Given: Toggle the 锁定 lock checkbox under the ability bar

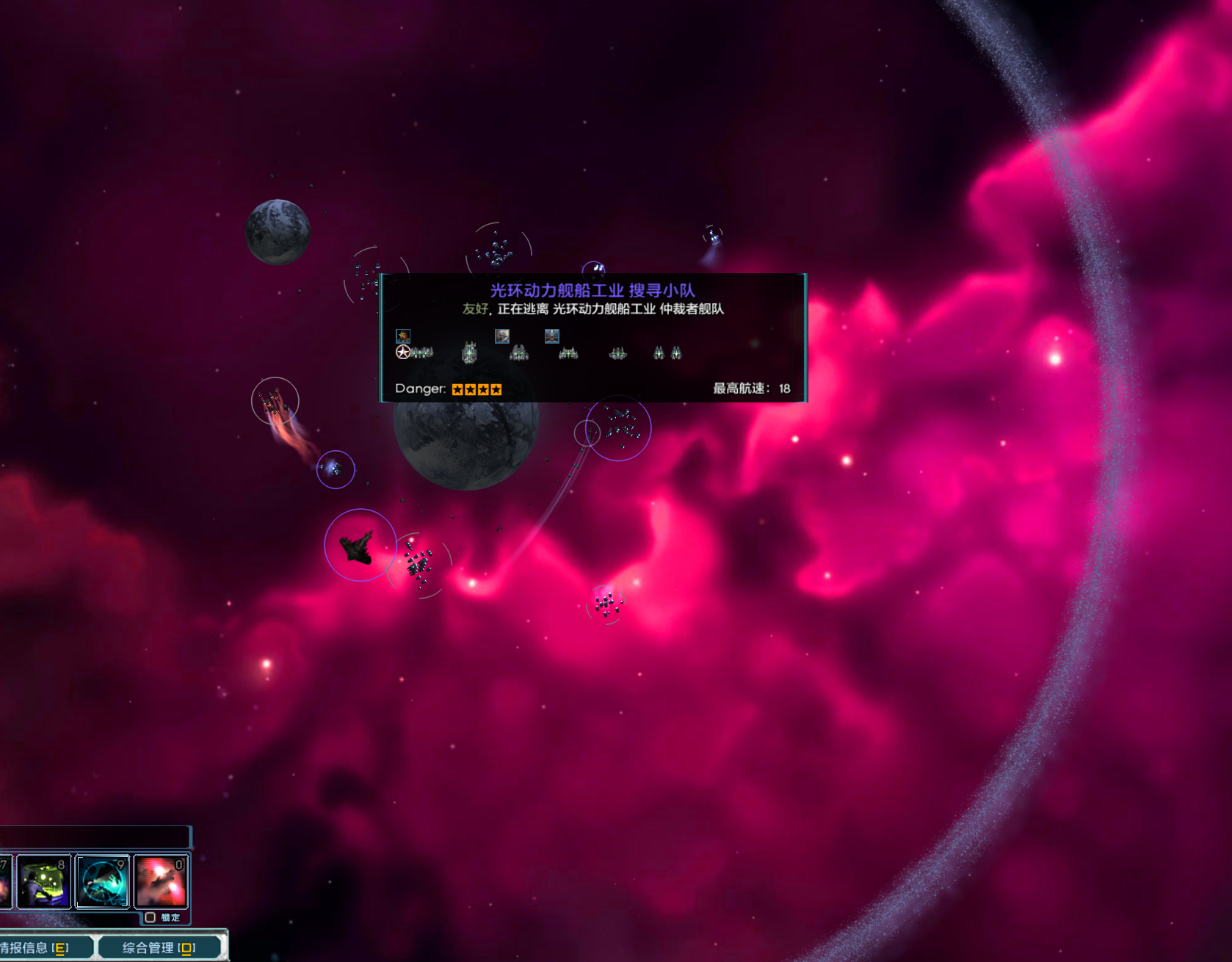Looking at the screenshot, I should pyautogui.click(x=151, y=917).
